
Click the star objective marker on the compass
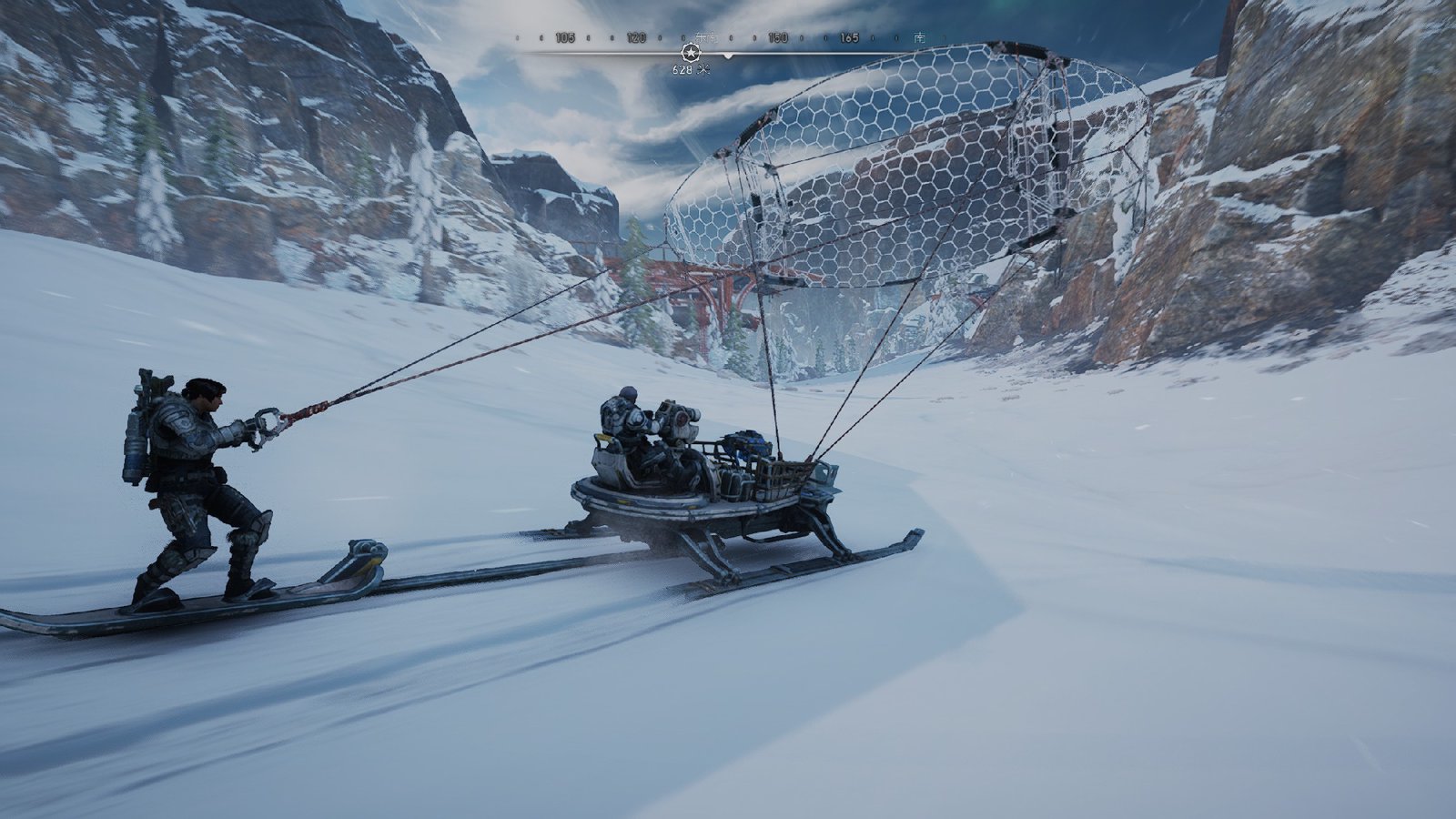tap(689, 54)
